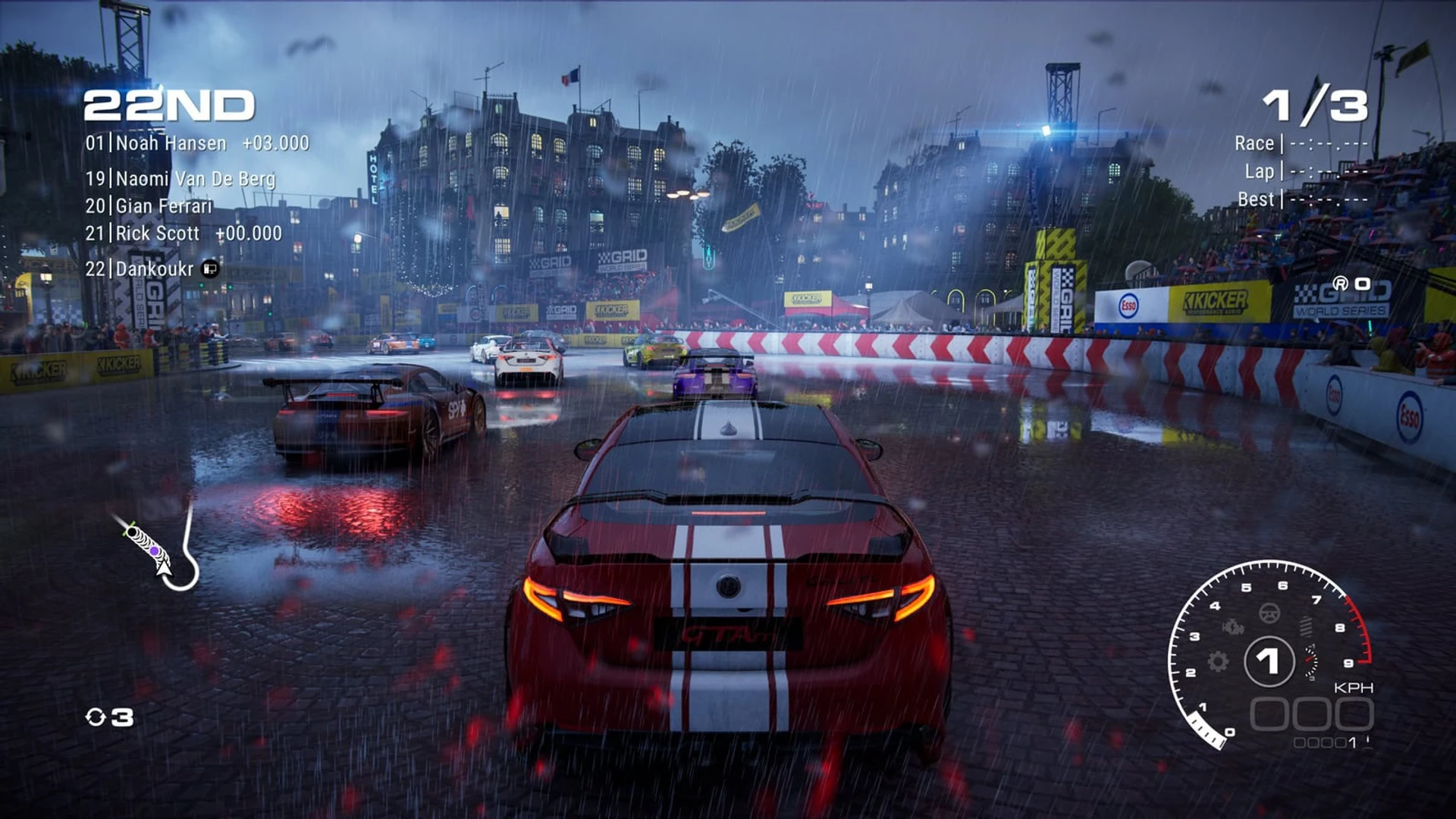
Task: Select Noah Hansen's leaderboard row
Action: pyautogui.click(x=196, y=143)
